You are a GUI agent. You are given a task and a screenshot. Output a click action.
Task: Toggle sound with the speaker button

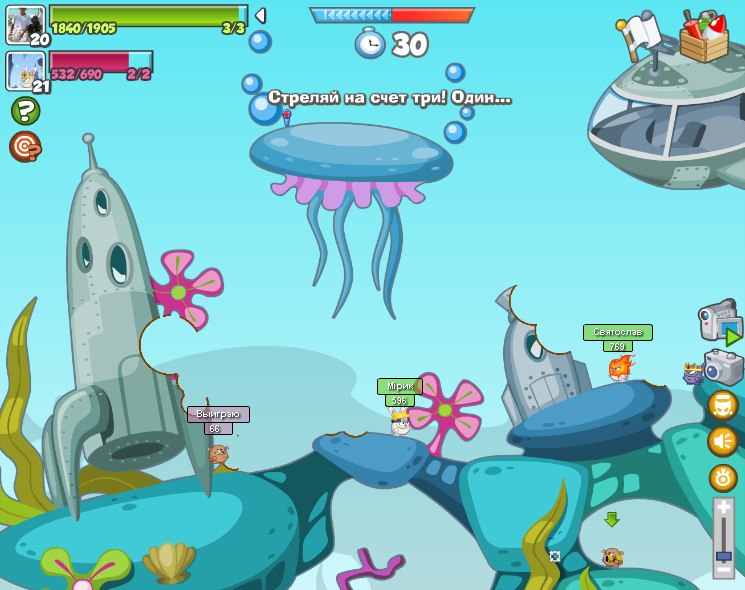point(723,441)
